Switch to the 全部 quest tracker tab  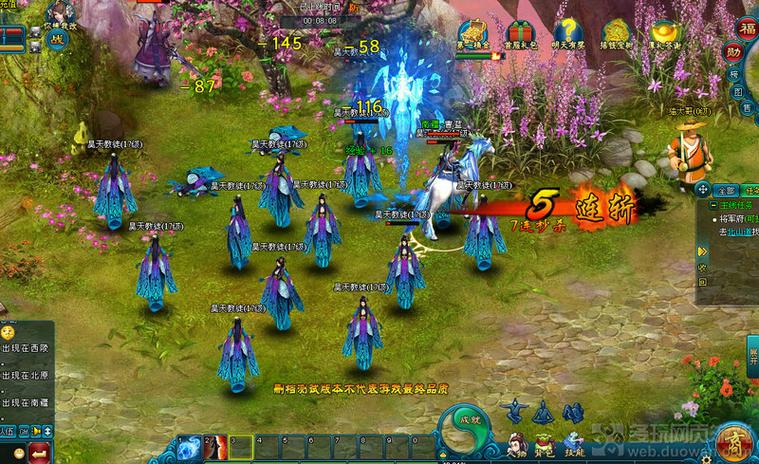point(727,190)
